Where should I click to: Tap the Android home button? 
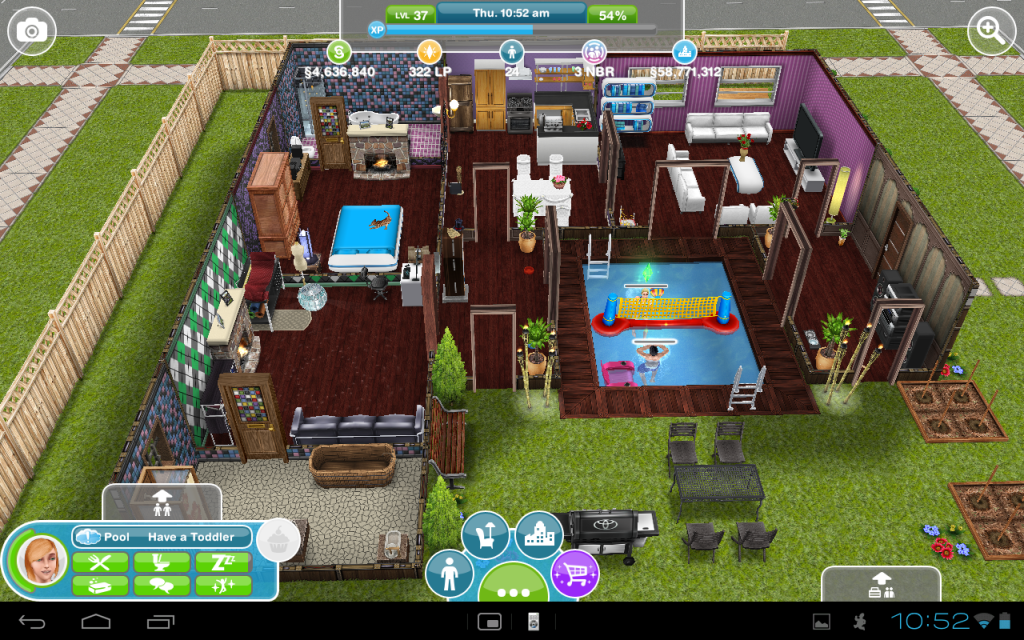pyautogui.click(x=96, y=621)
